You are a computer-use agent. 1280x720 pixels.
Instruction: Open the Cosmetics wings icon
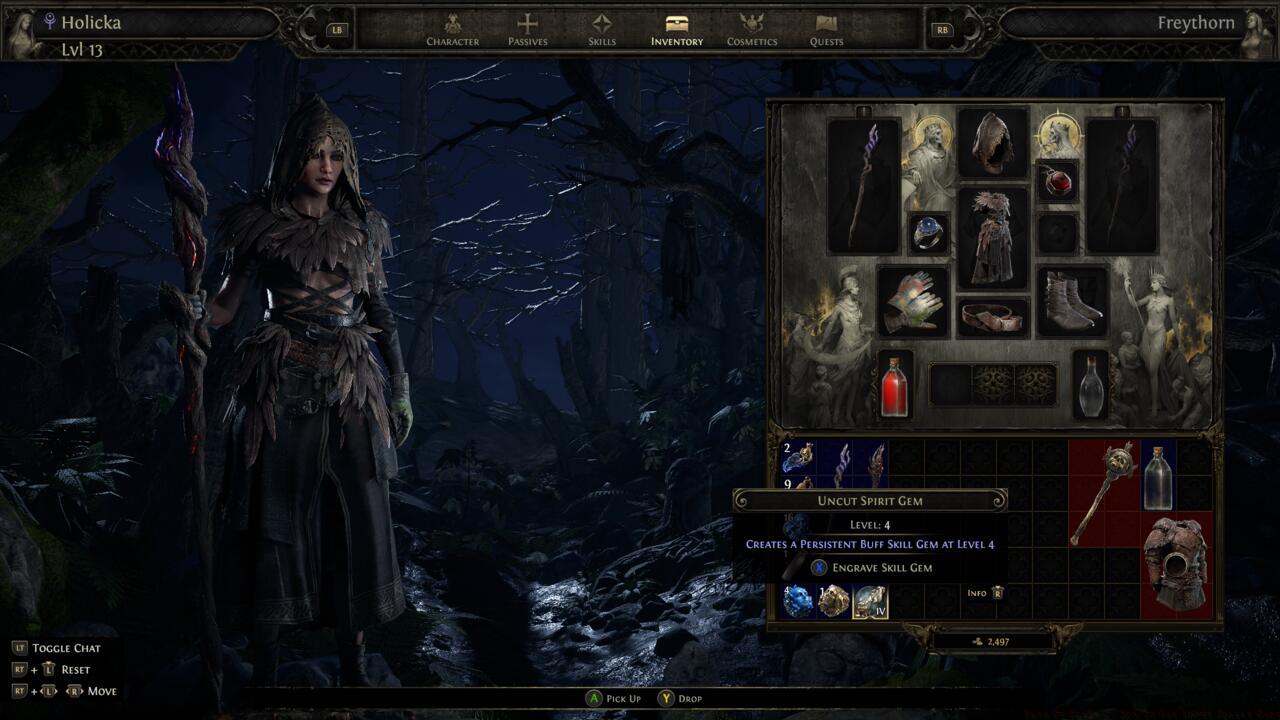pyautogui.click(x=753, y=25)
